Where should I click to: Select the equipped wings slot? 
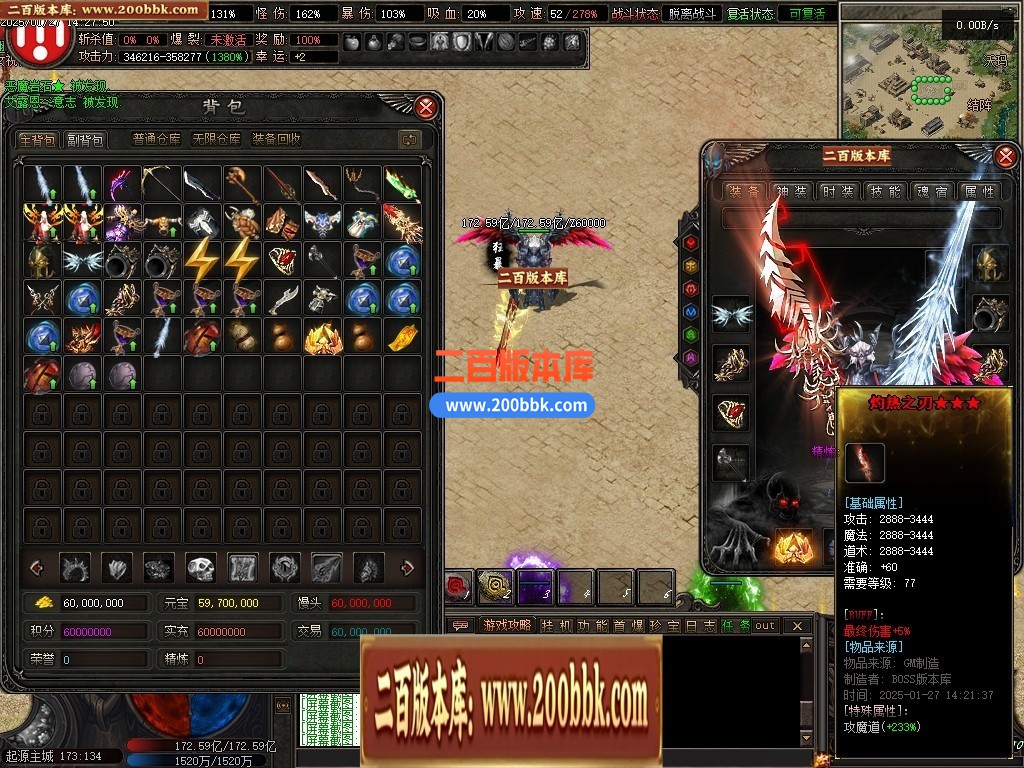[731, 314]
